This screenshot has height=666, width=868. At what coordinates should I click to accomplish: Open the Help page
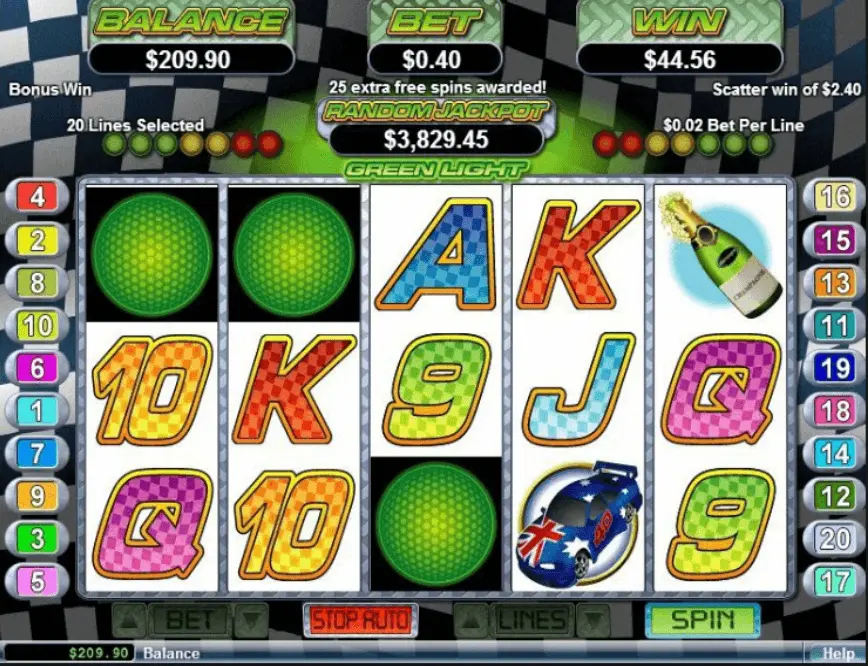click(x=838, y=654)
